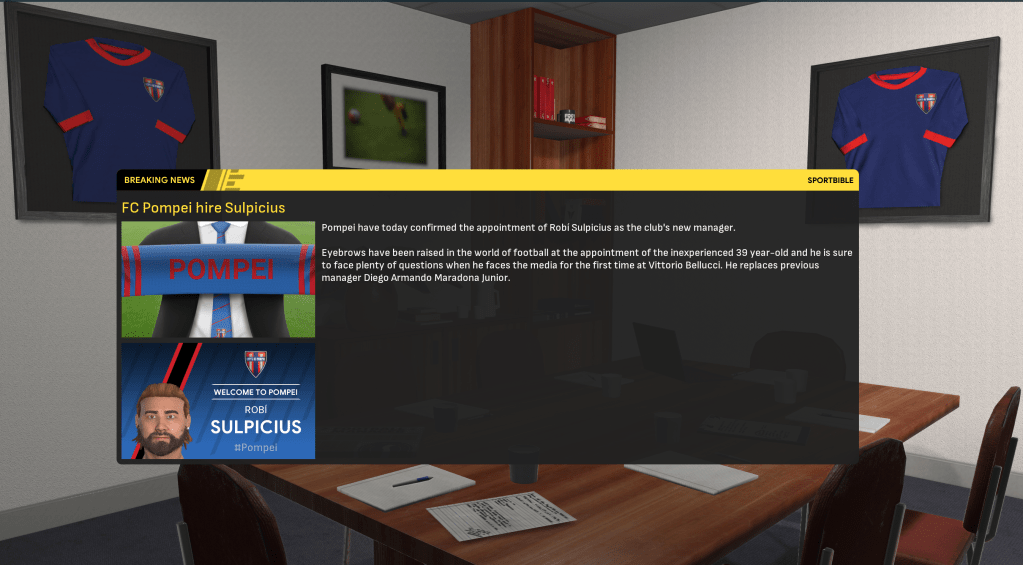1023x565 pixels.
Task: Select the Welcome to Pompei manager card
Action: pyautogui.click(x=218, y=401)
